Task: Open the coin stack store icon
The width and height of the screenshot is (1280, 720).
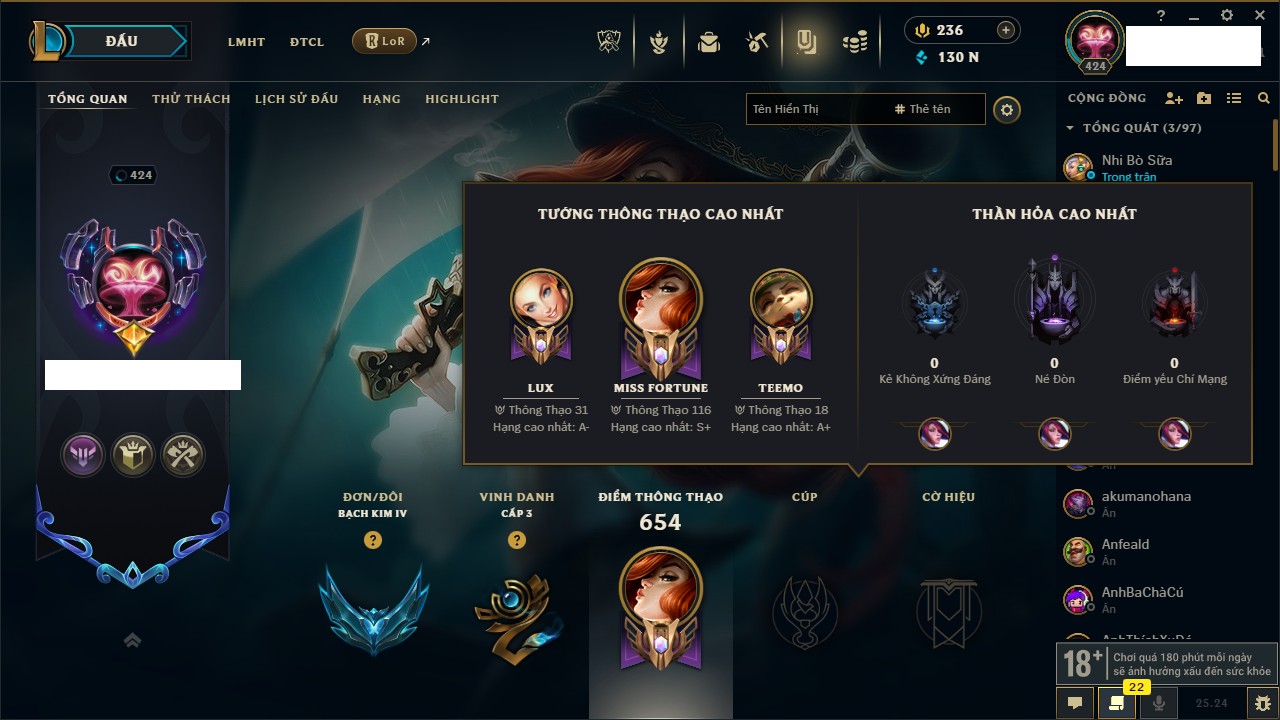Action: pos(854,42)
